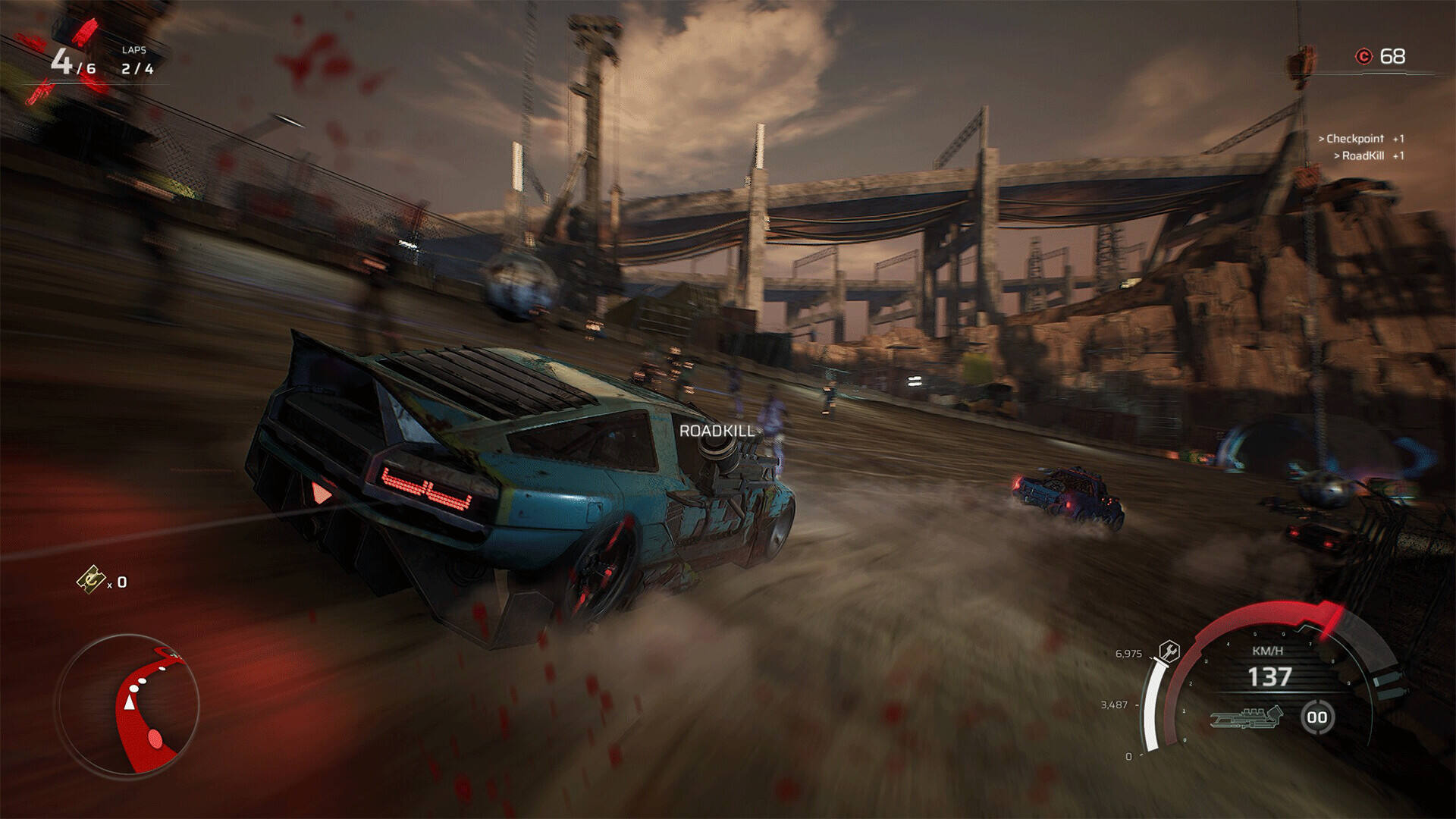Toggle the RoadKill +1 notification
Image resolution: width=1456 pixels, height=819 pixels.
(x=1370, y=154)
